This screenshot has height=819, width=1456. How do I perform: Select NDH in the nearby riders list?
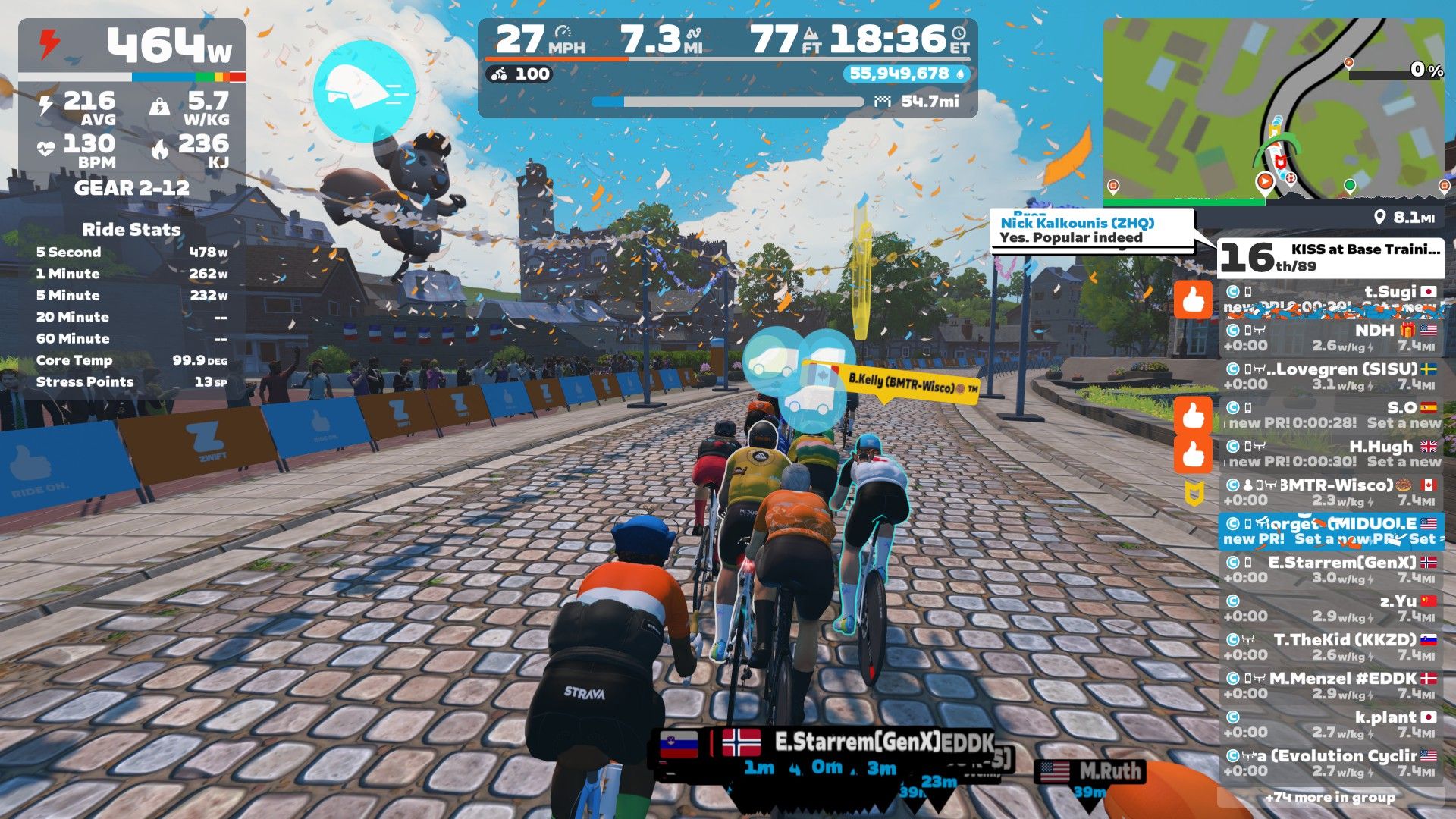point(1331,338)
